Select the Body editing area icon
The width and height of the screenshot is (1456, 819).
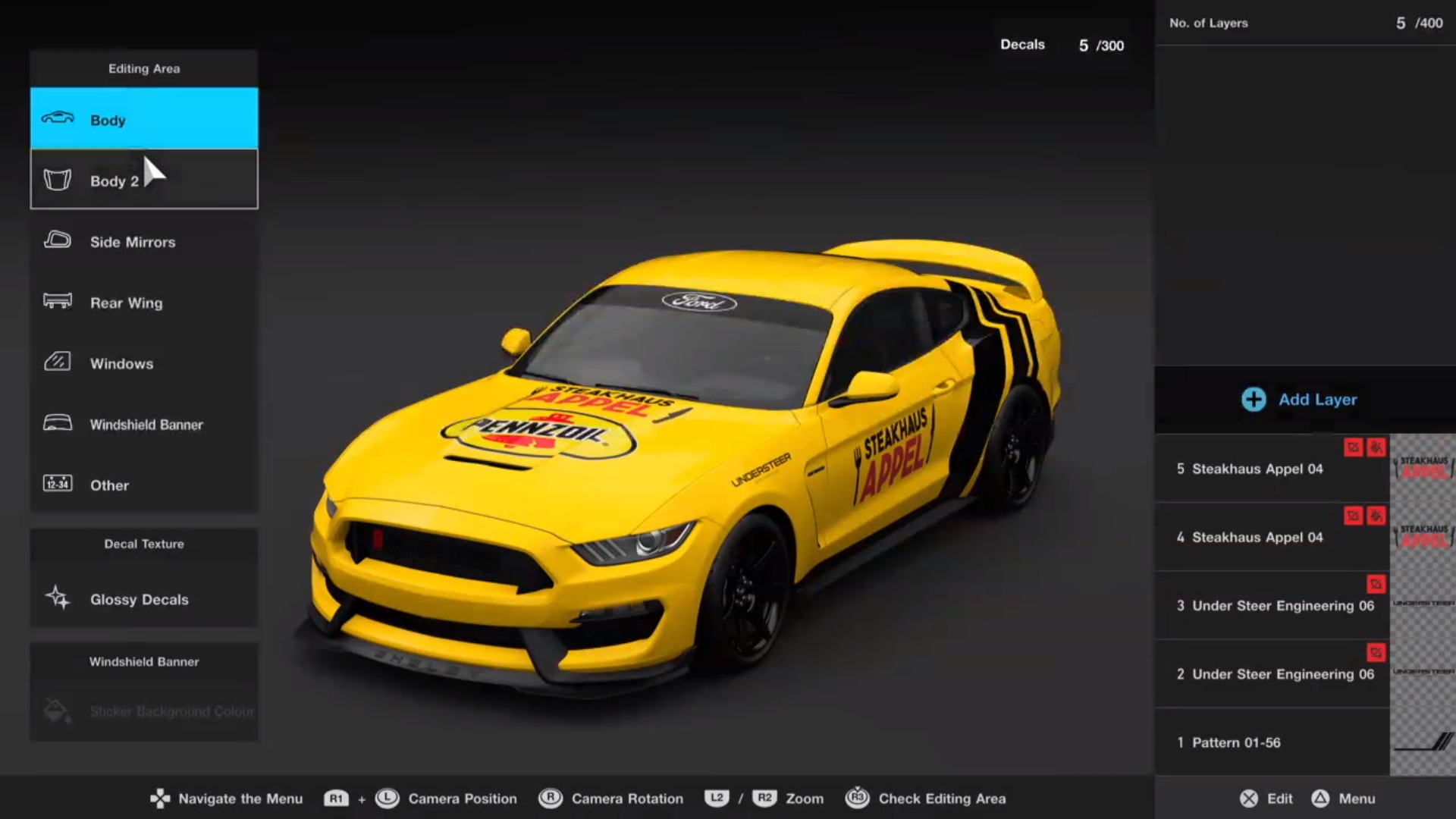tap(57, 119)
